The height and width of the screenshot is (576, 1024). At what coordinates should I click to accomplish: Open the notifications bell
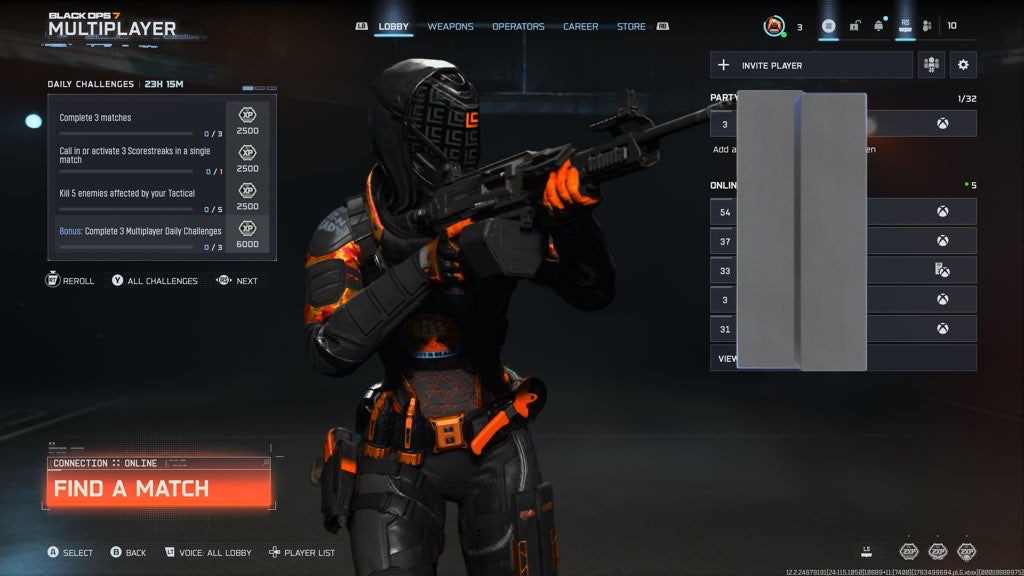pyautogui.click(x=879, y=26)
